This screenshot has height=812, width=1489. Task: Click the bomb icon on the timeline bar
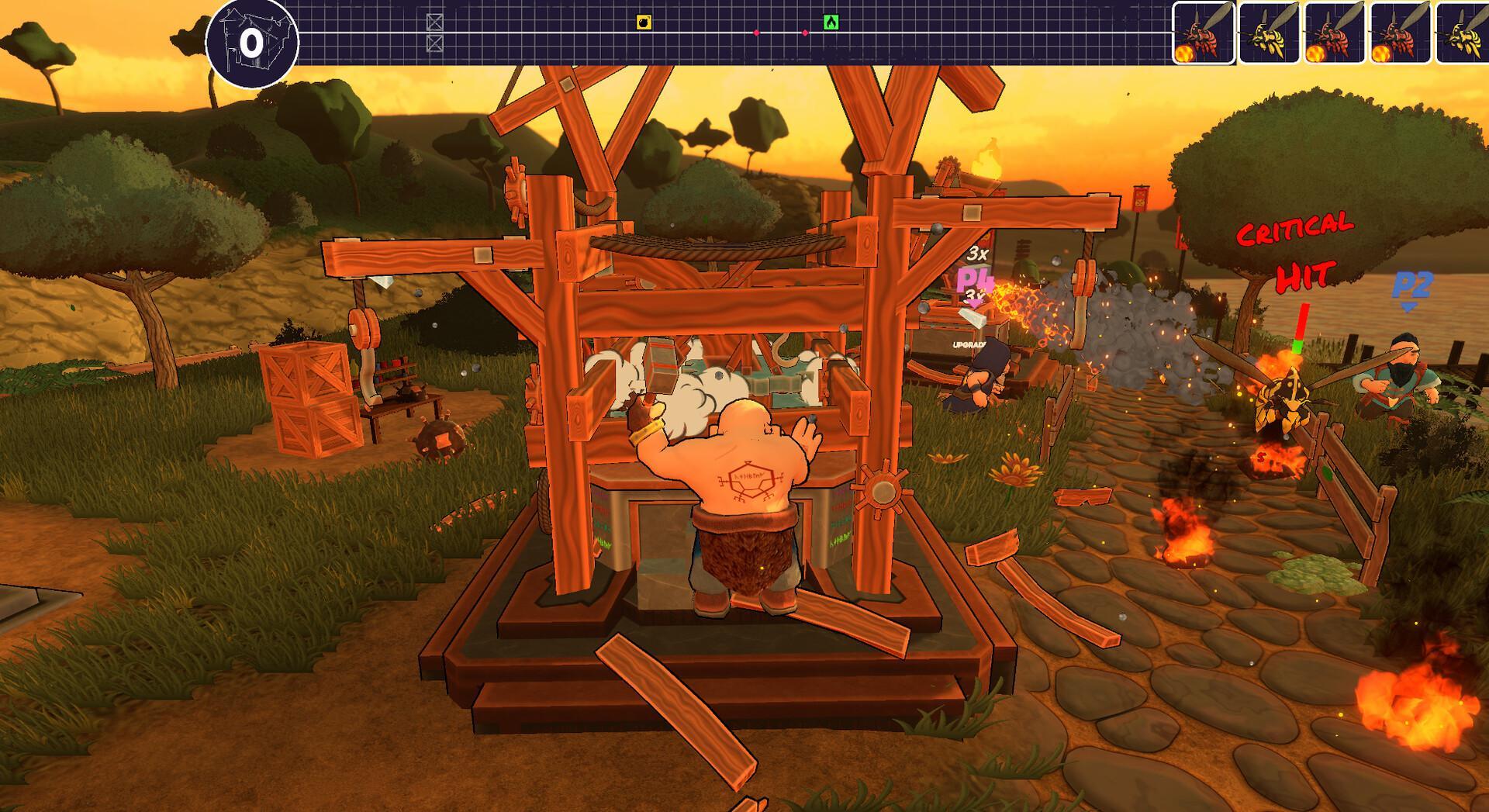pos(644,23)
